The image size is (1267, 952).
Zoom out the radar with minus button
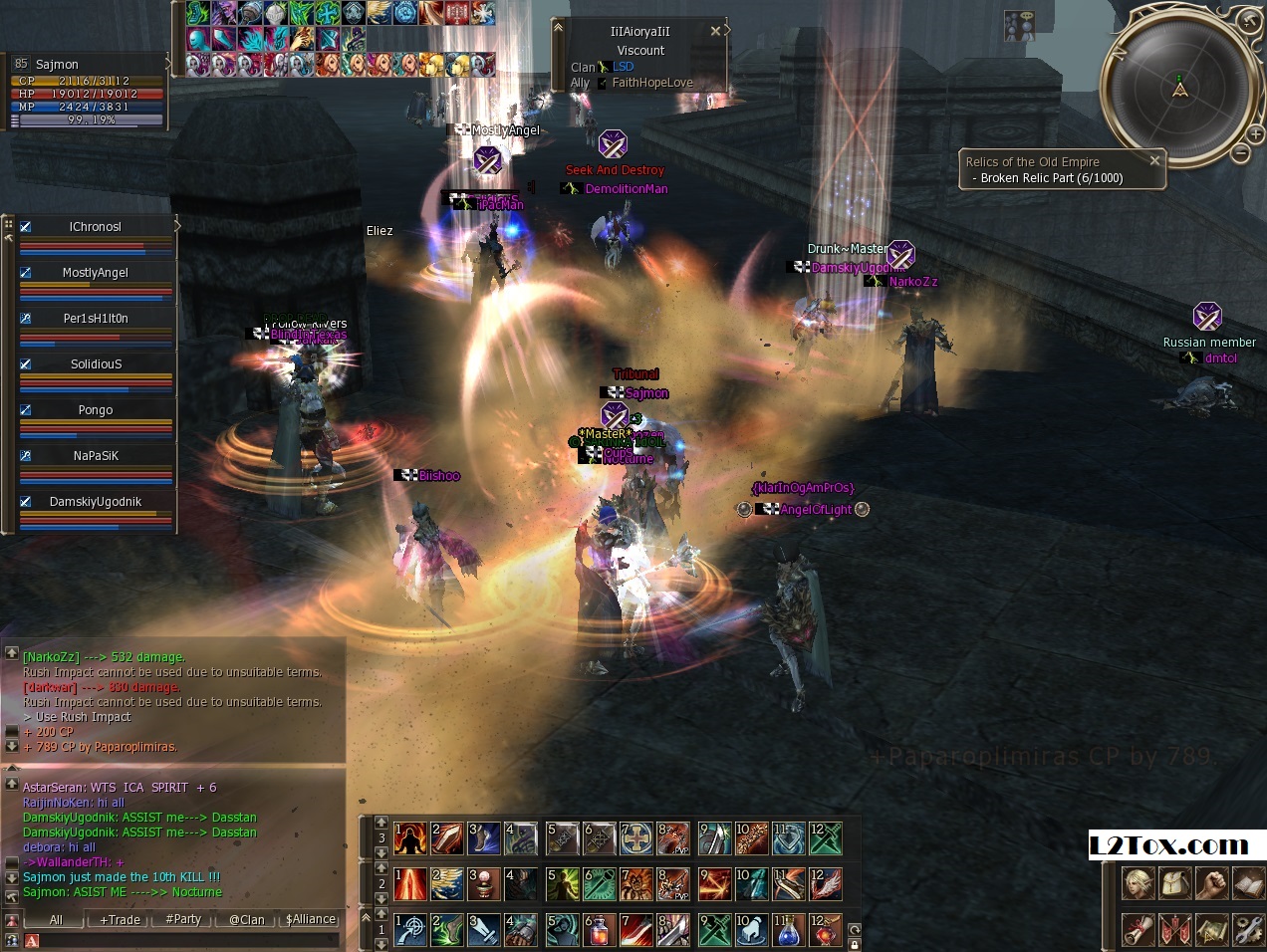pos(1240,152)
